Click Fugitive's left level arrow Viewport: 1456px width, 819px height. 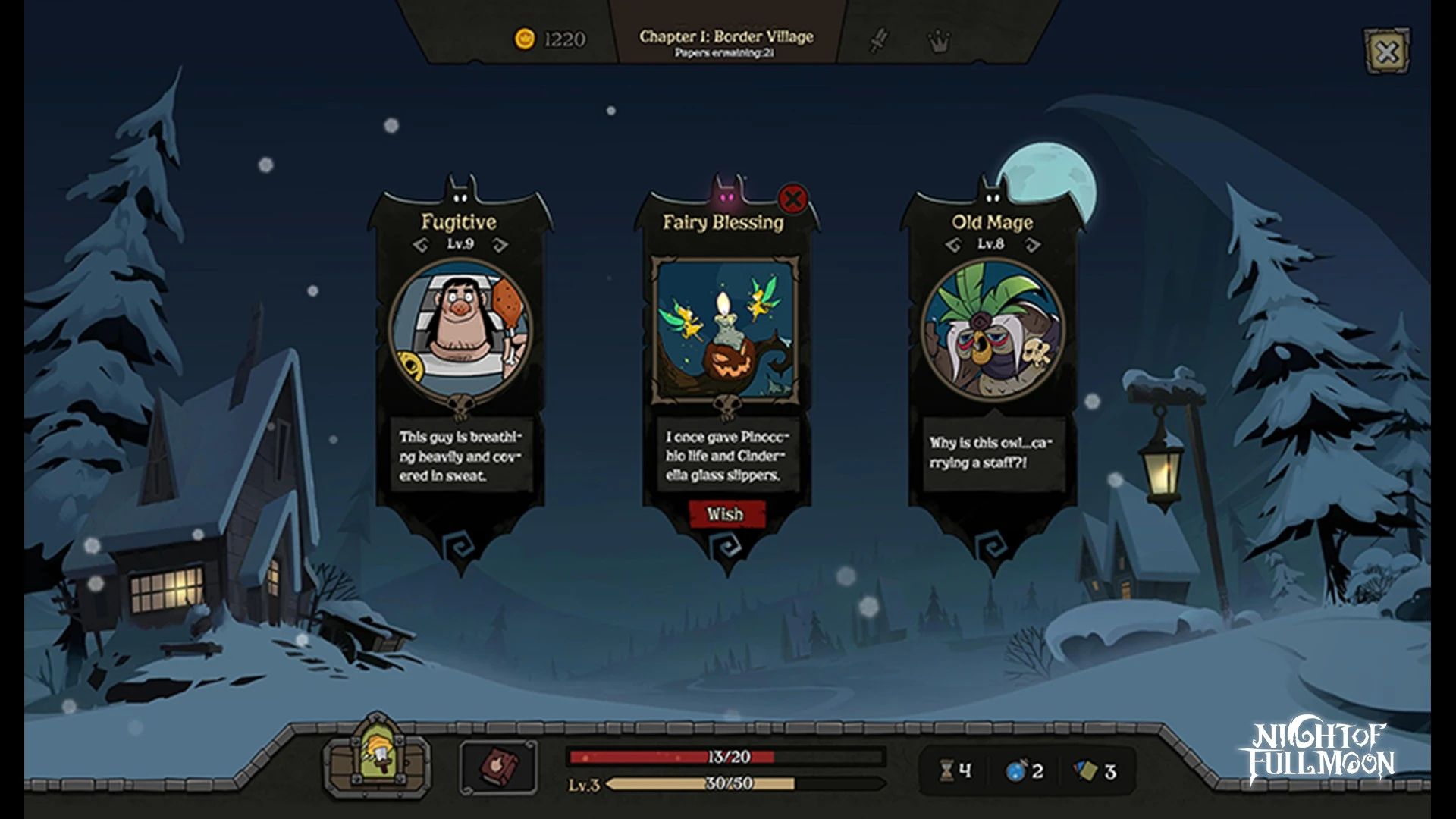tap(421, 244)
